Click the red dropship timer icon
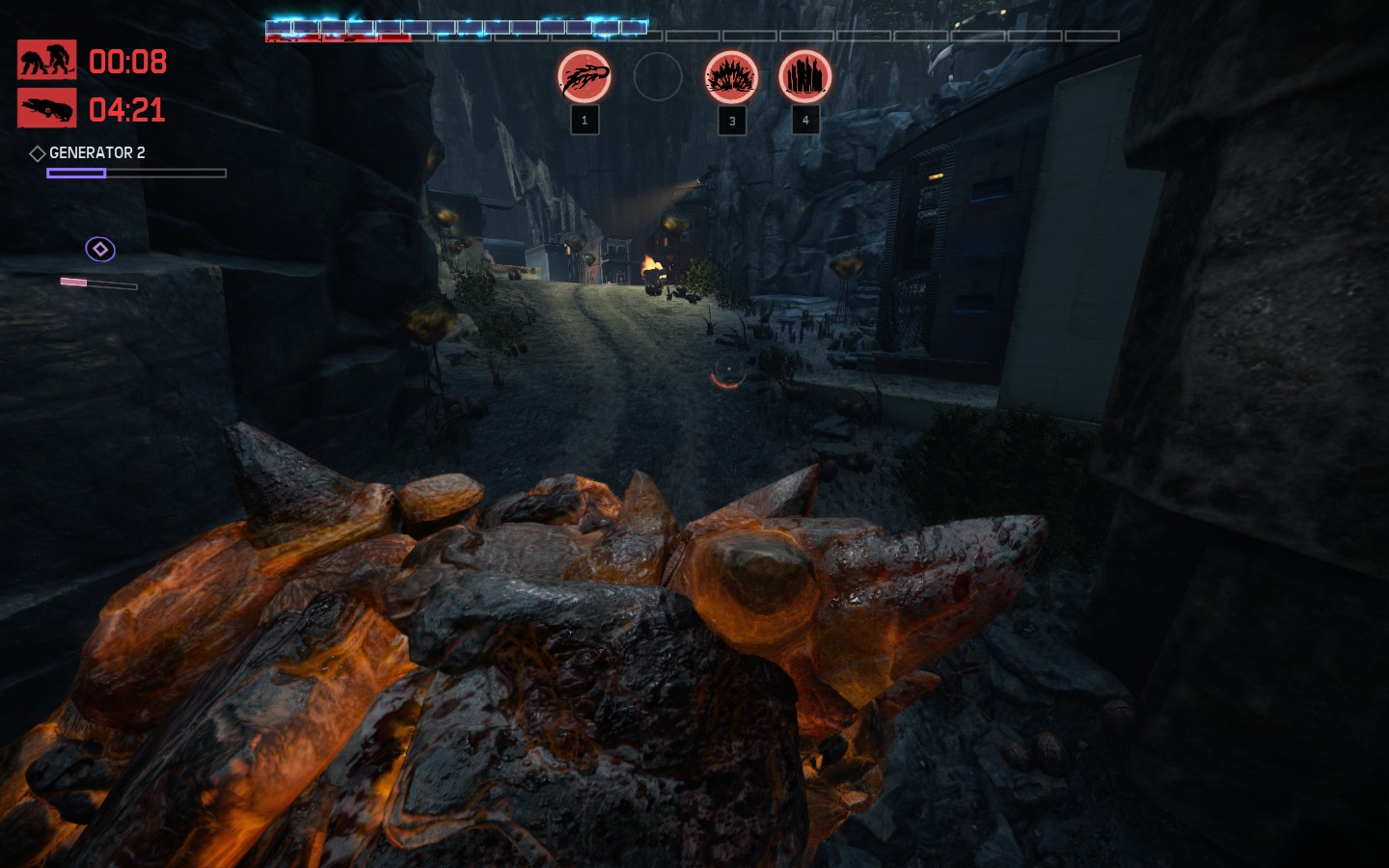 pyautogui.click(x=46, y=109)
